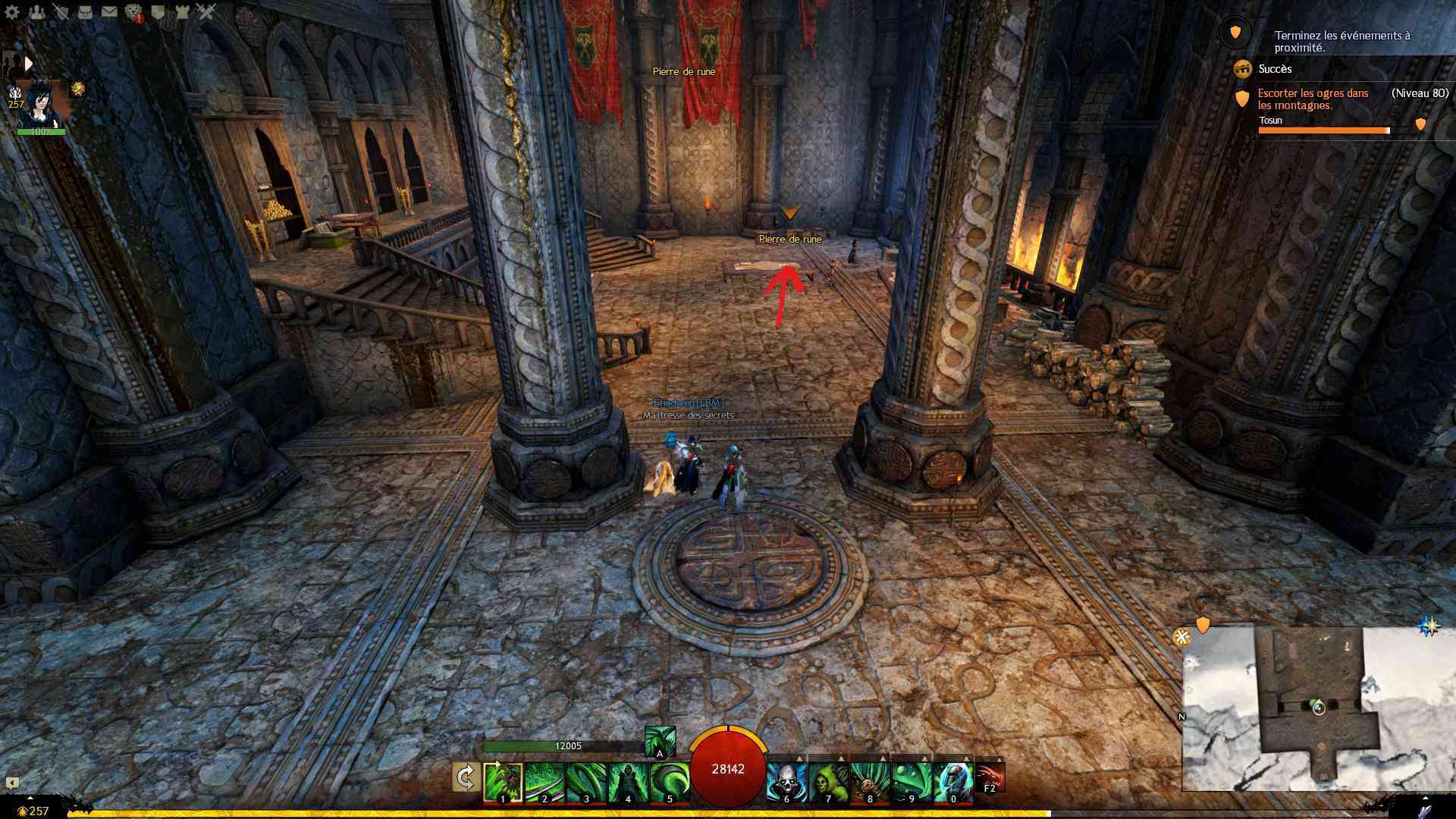The image size is (1456, 819).
Task: Activate weapon skill 1
Action: click(x=503, y=783)
